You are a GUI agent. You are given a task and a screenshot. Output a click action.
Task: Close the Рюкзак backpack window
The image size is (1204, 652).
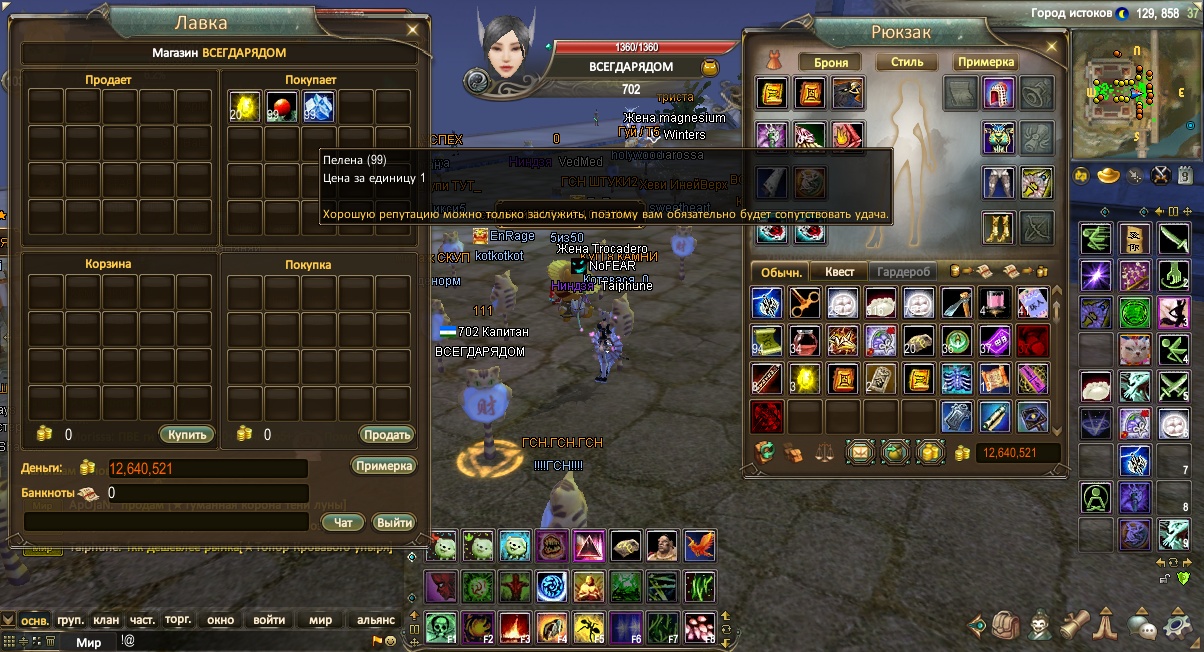pyautogui.click(x=1054, y=31)
